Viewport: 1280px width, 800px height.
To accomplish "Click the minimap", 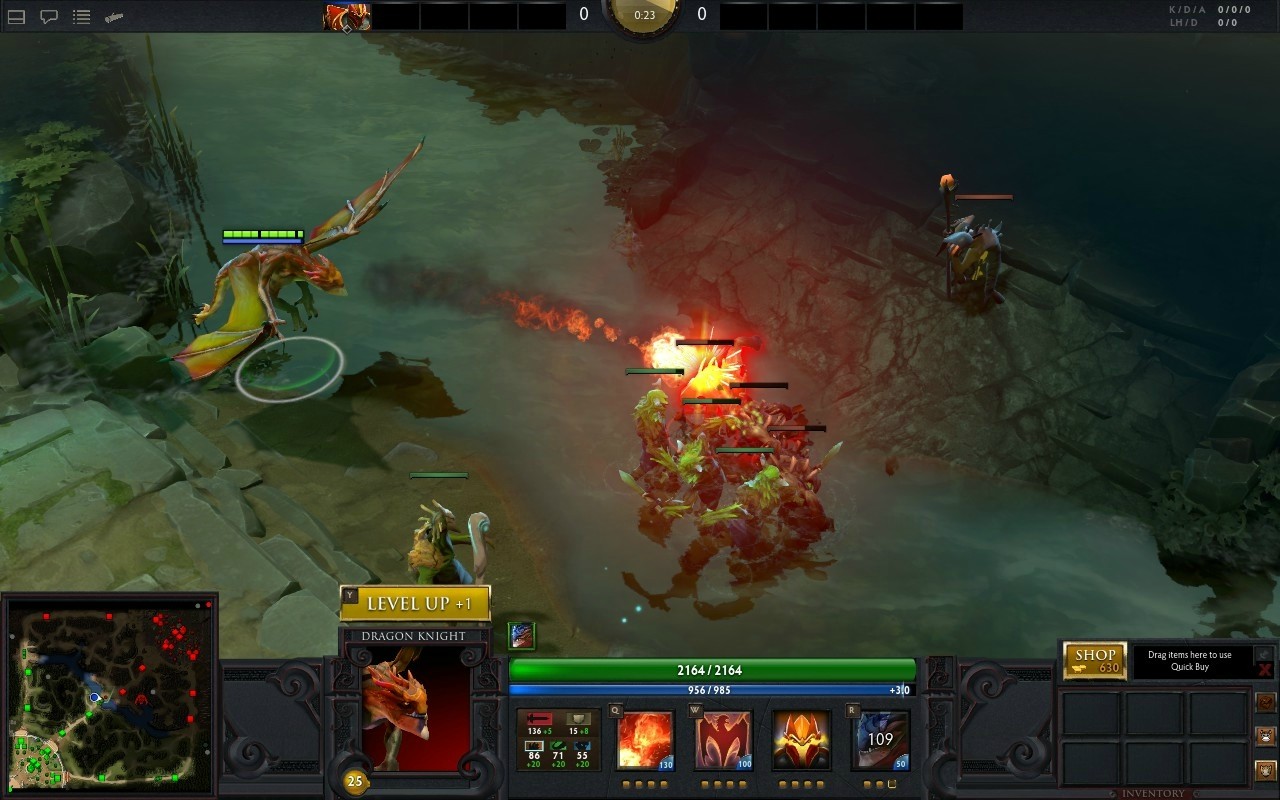I will click(110, 693).
